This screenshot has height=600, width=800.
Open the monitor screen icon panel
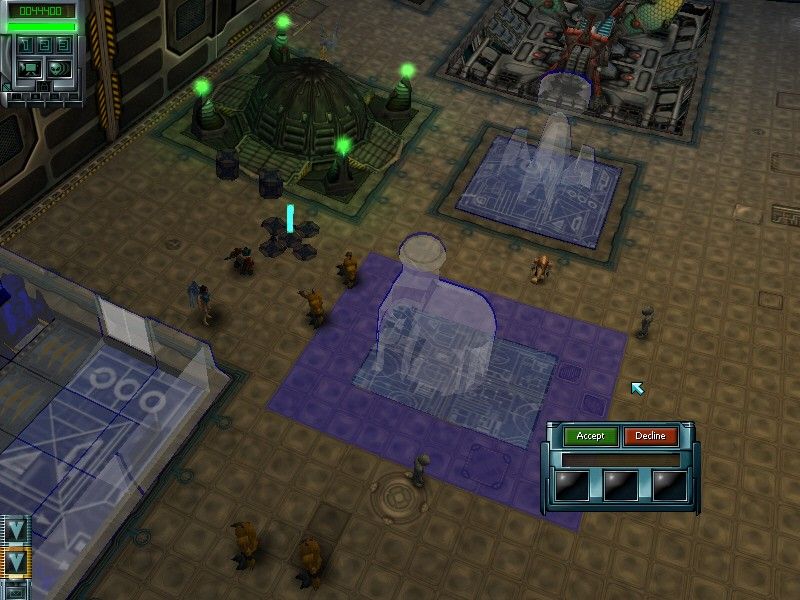tap(29, 69)
